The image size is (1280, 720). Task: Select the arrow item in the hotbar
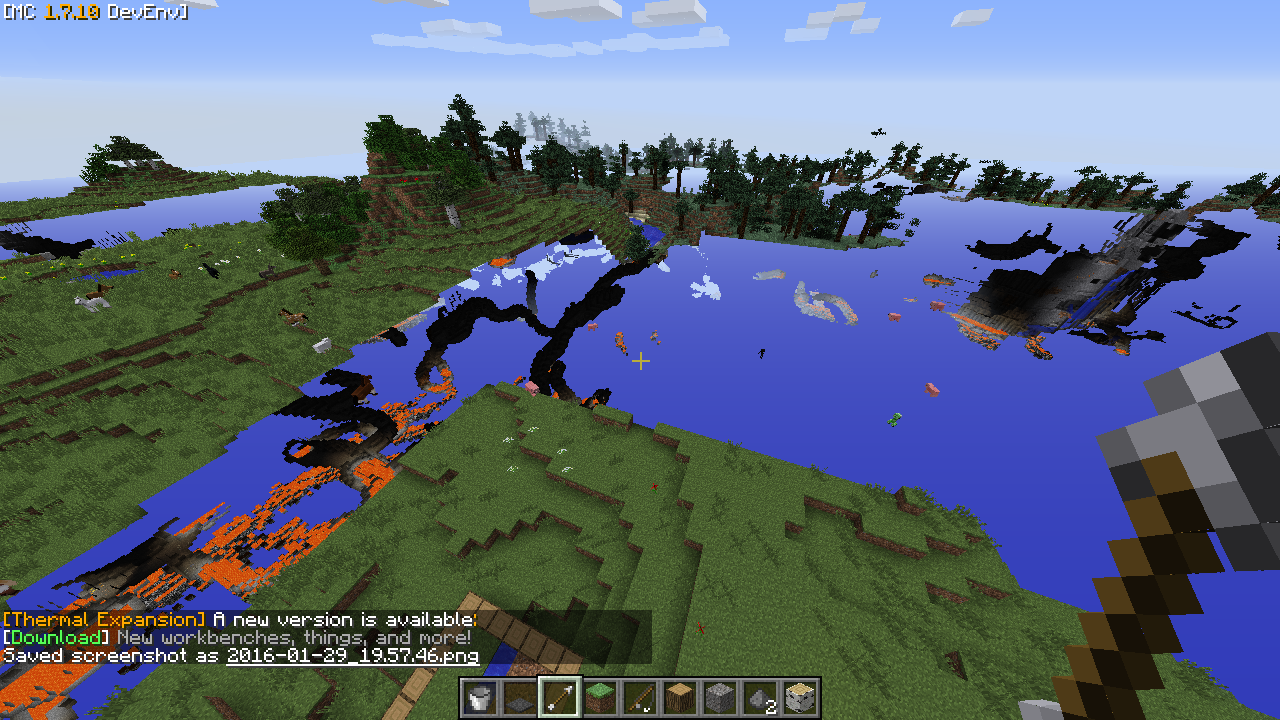pyautogui.click(x=559, y=697)
